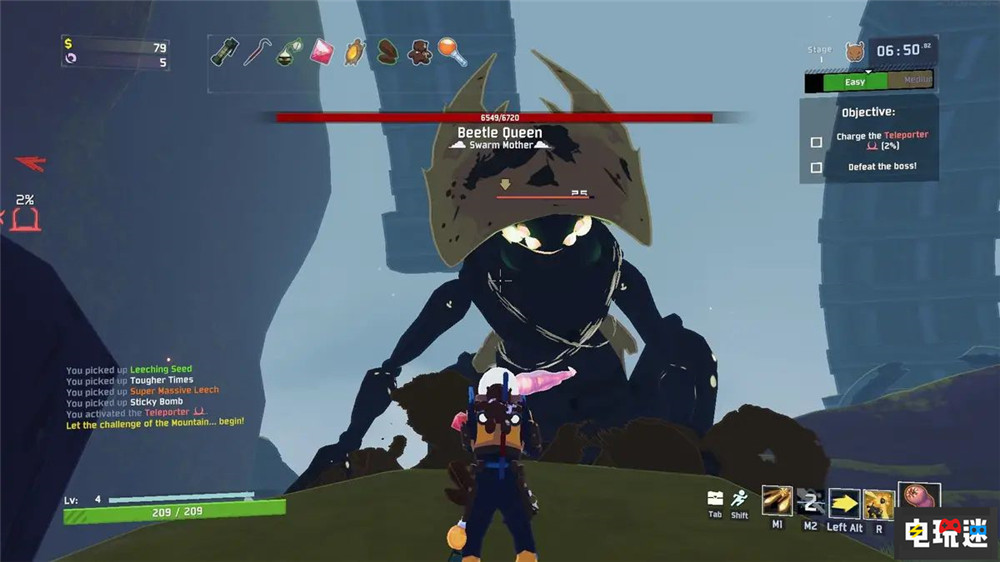1000x562 pixels.
Task: Select the orange magnifying lens item
Action: [452, 51]
